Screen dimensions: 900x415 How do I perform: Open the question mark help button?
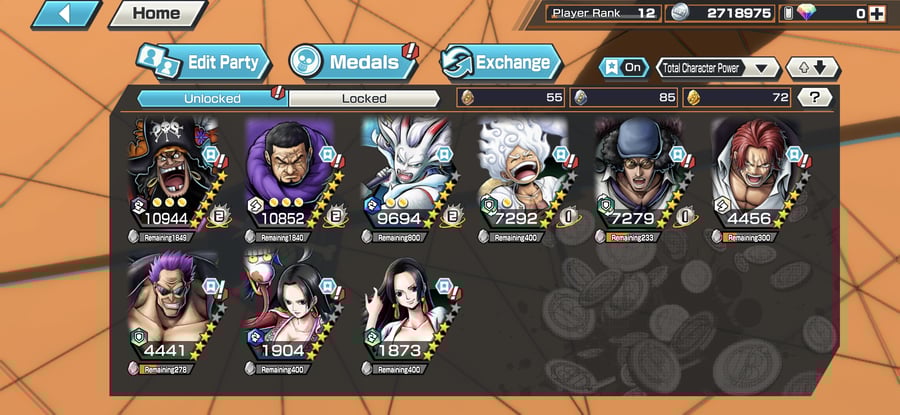[815, 97]
